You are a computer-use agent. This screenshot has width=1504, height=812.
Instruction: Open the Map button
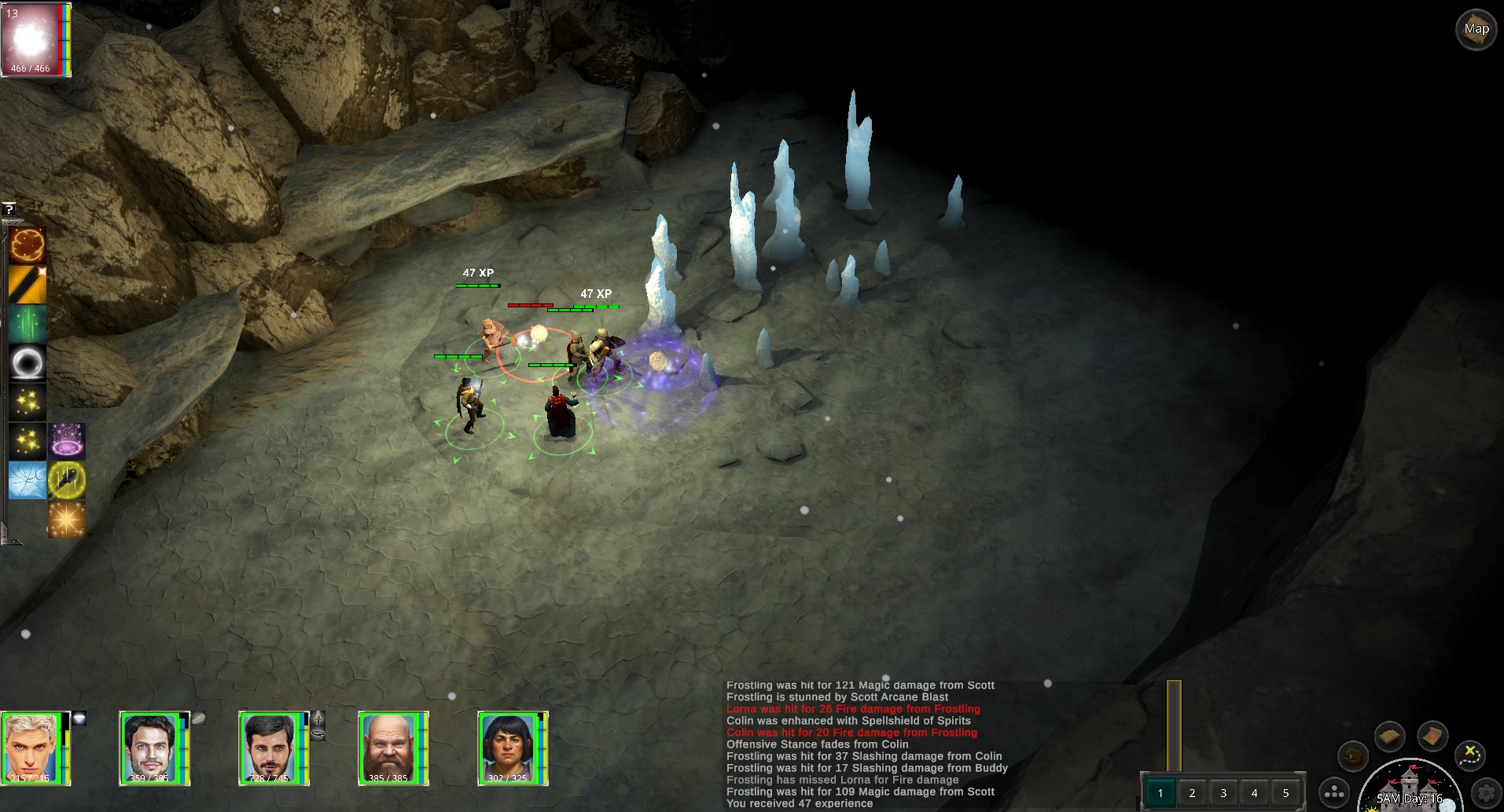point(1476,30)
